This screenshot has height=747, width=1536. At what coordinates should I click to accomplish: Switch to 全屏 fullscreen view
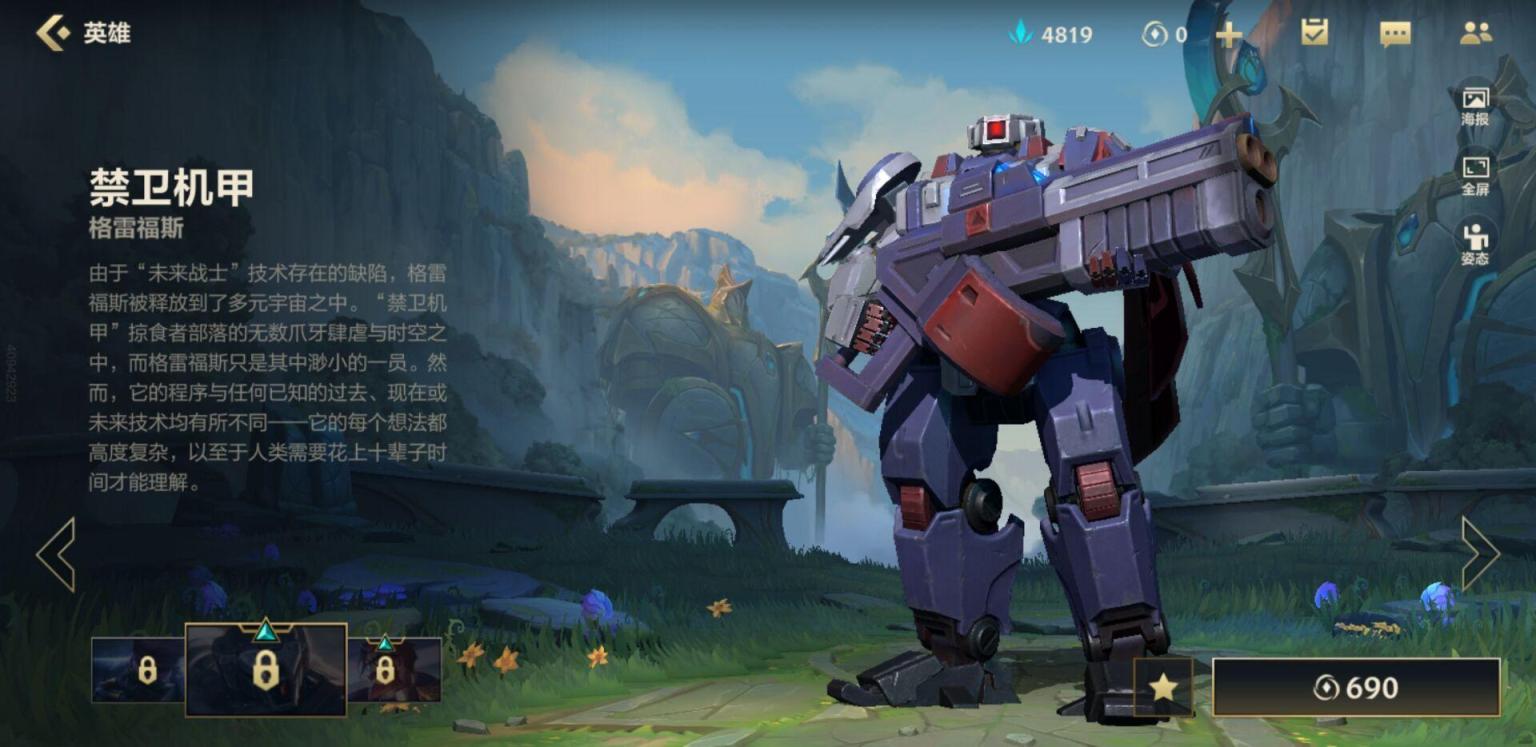click(x=1475, y=174)
